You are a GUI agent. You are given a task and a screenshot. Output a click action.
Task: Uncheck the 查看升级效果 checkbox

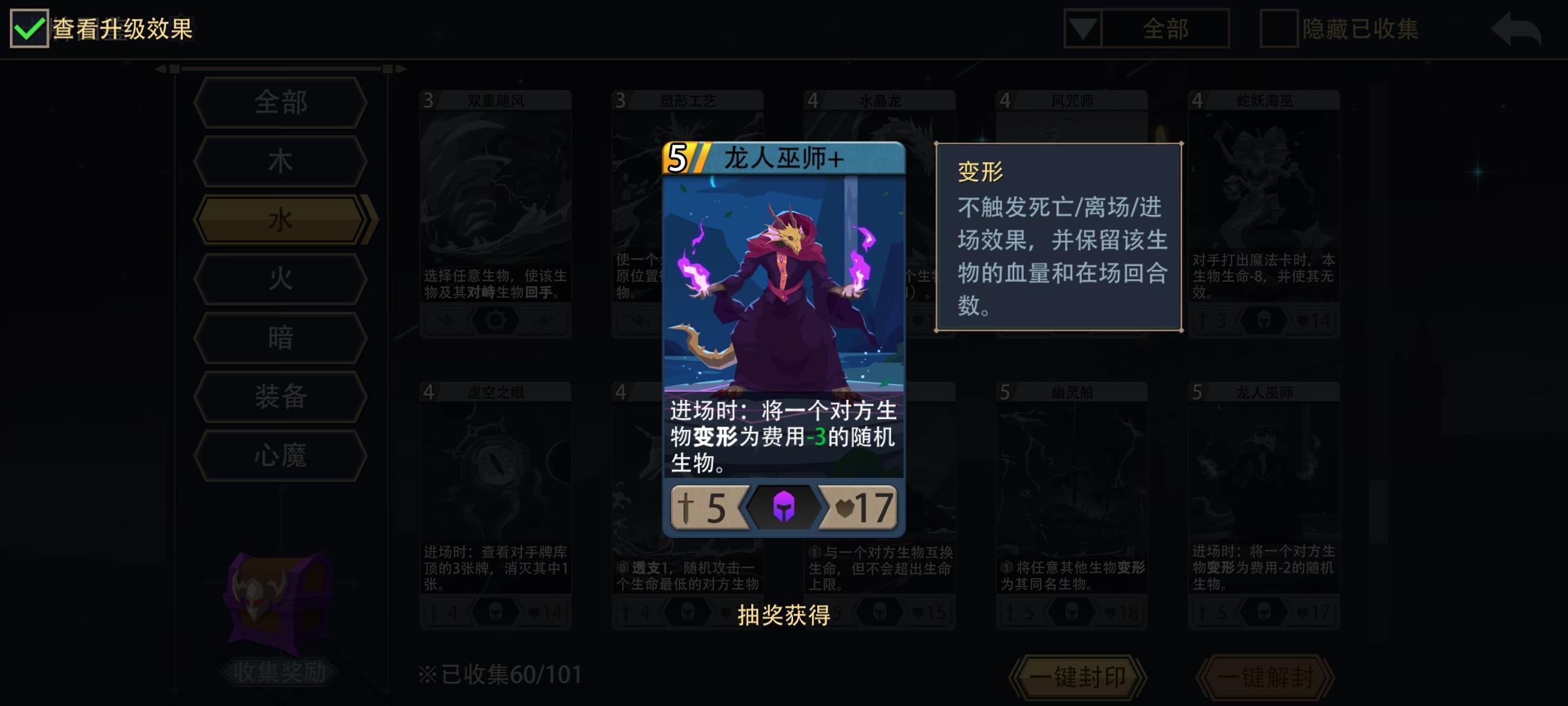pyautogui.click(x=29, y=29)
